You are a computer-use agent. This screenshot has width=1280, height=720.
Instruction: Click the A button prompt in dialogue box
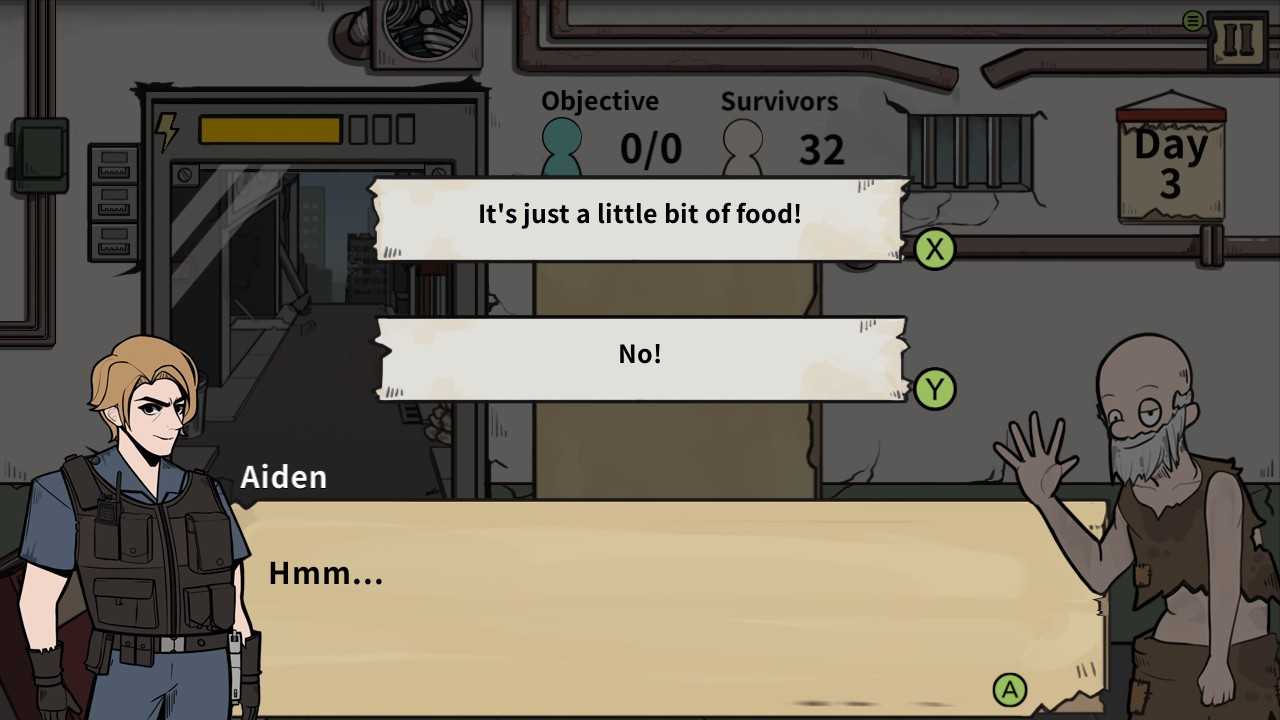pyautogui.click(x=1009, y=690)
